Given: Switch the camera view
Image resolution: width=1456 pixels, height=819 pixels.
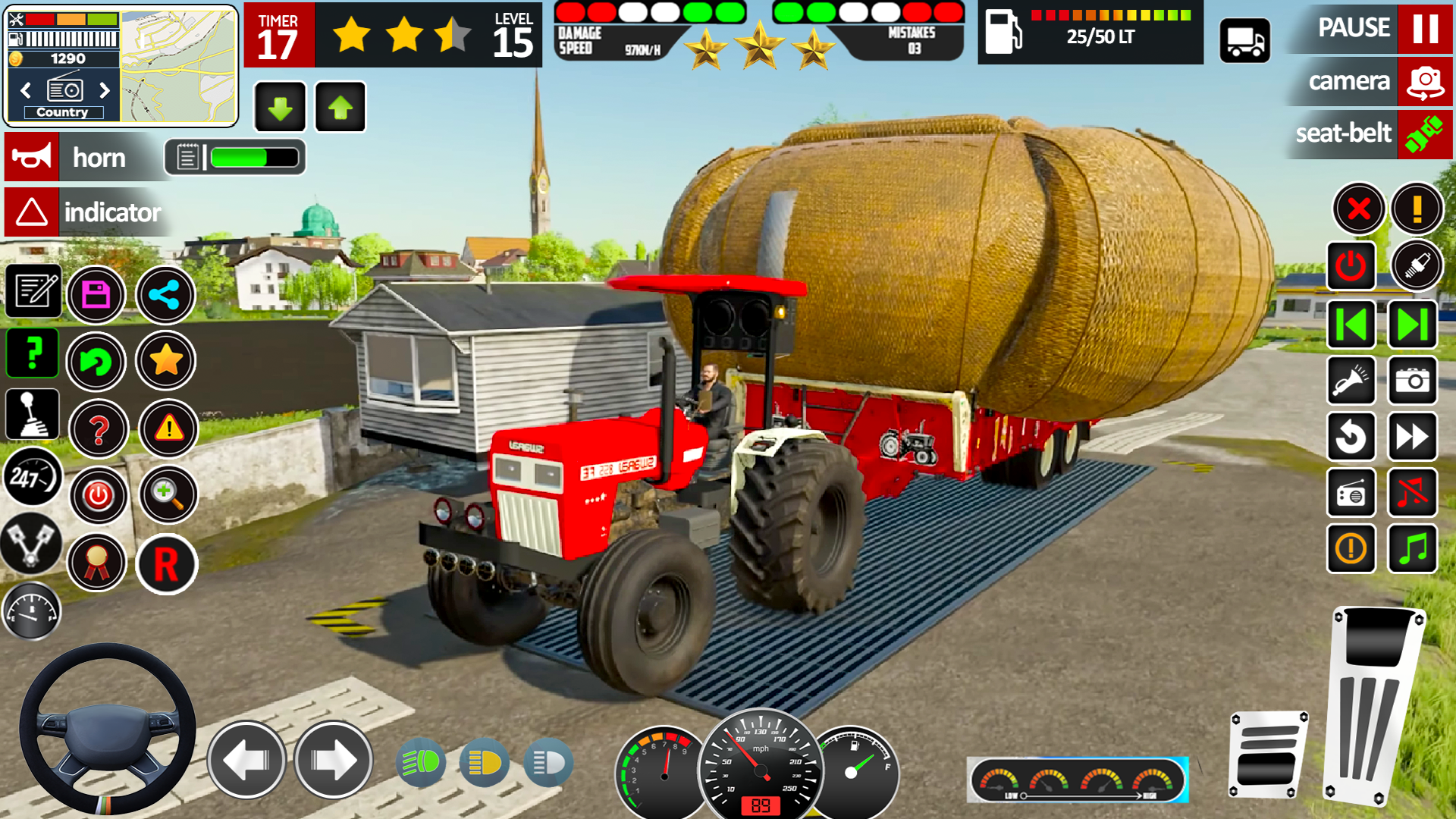Looking at the screenshot, I should [x=1424, y=81].
